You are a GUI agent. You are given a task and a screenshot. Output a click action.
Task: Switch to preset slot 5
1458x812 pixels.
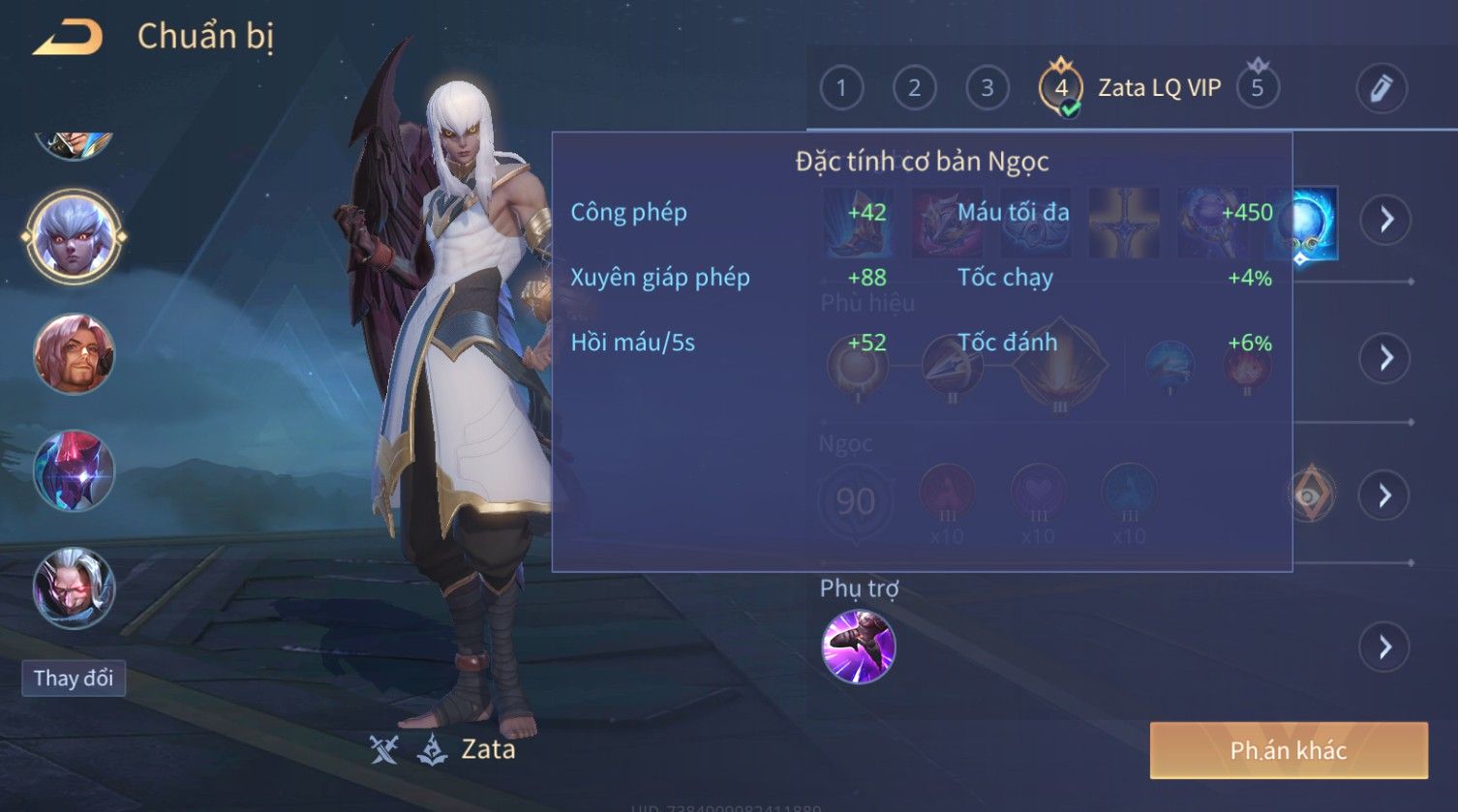pyautogui.click(x=1258, y=89)
